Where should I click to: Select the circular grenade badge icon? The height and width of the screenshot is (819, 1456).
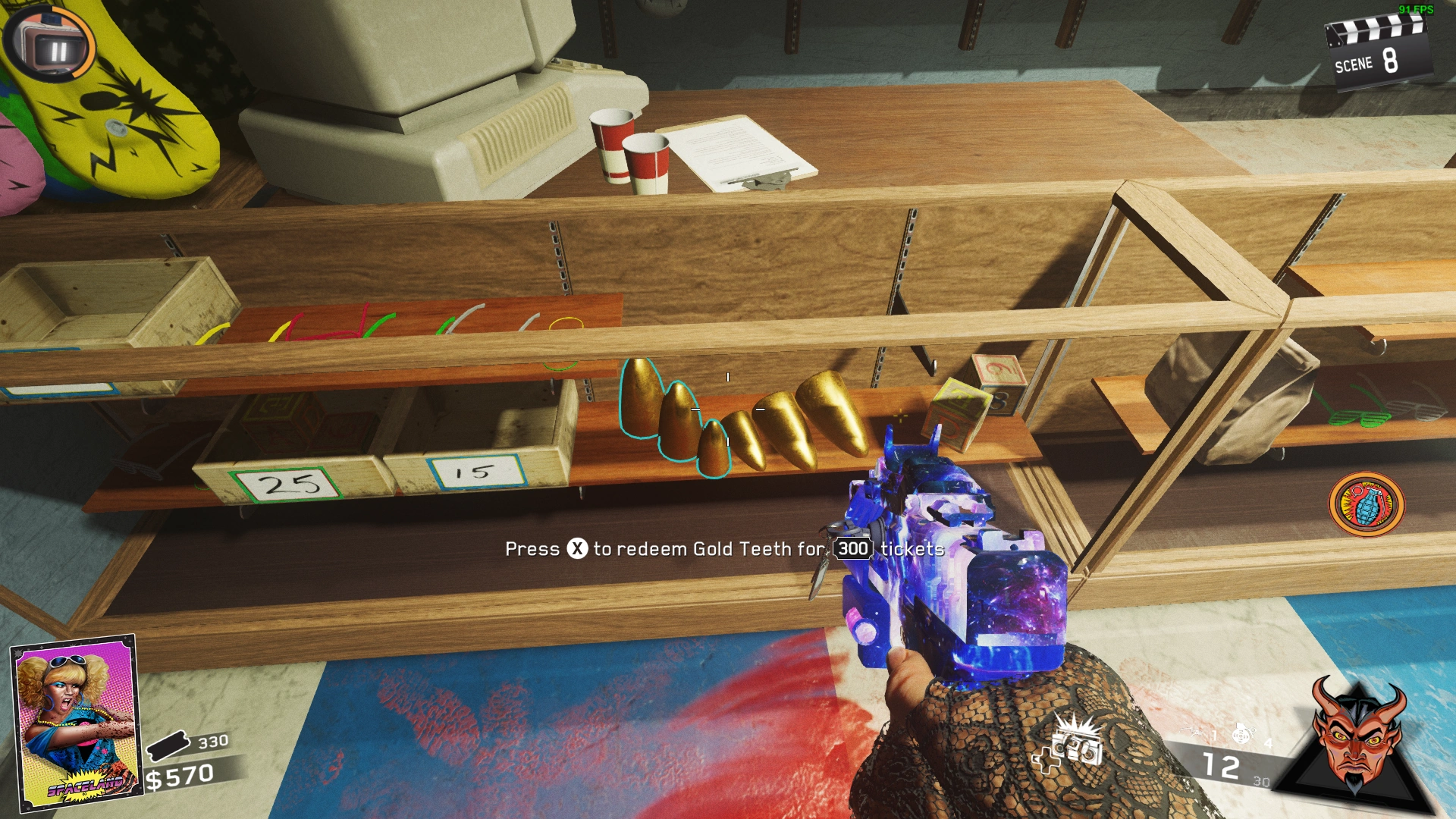click(x=1367, y=504)
